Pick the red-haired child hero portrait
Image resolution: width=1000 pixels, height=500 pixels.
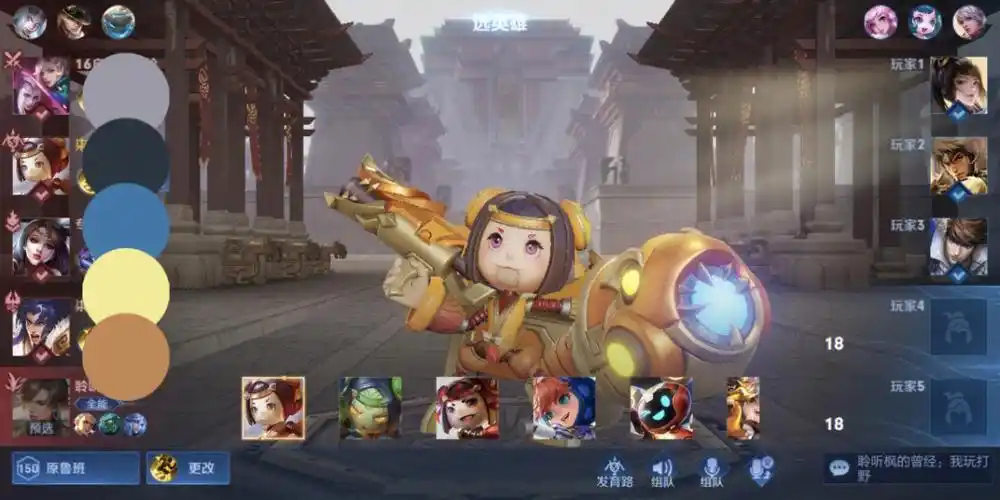(x=467, y=408)
